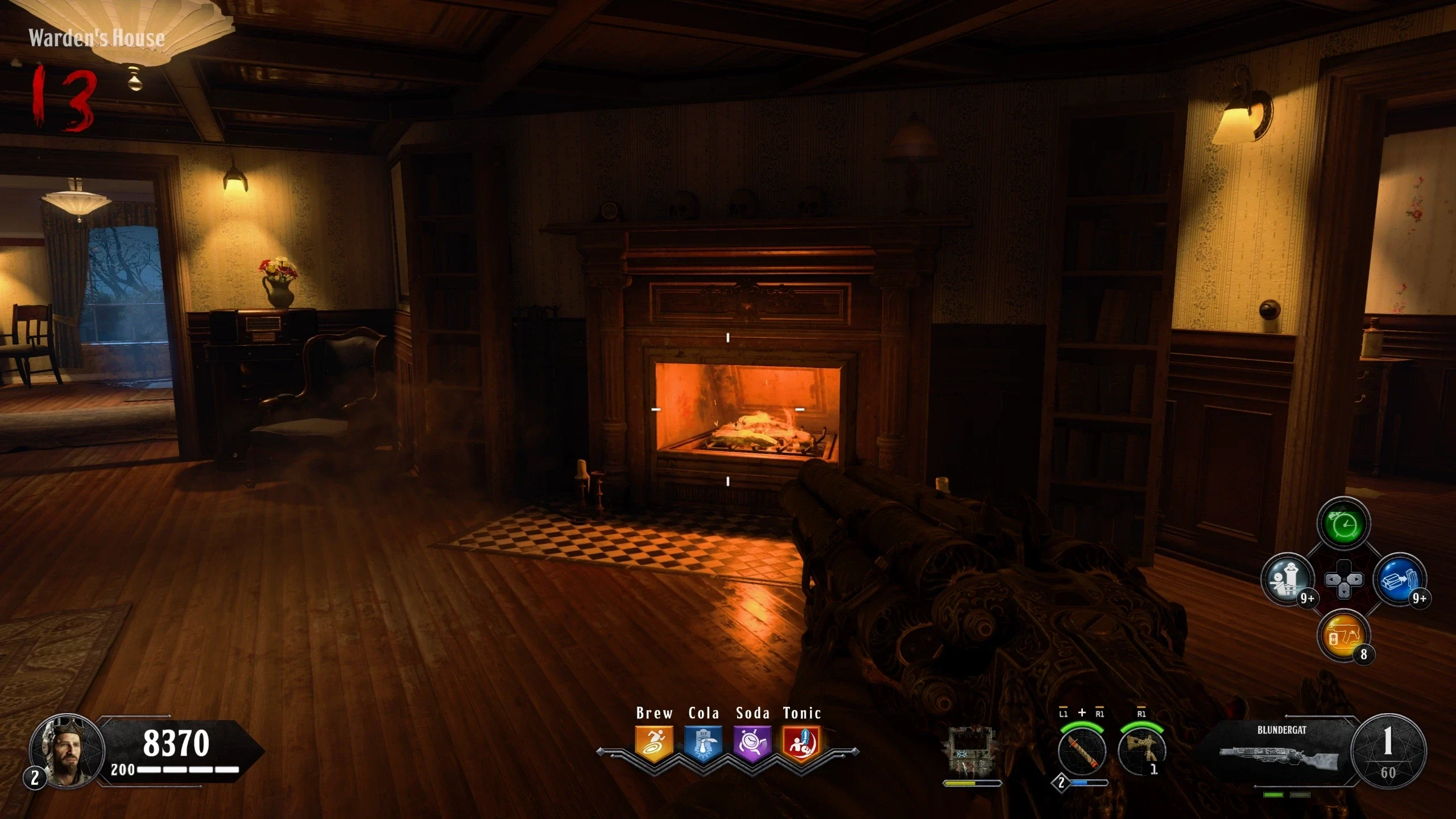Viewport: 1456px width, 819px height.
Task: Select the tomahawk equipment icon
Action: [x=1142, y=751]
